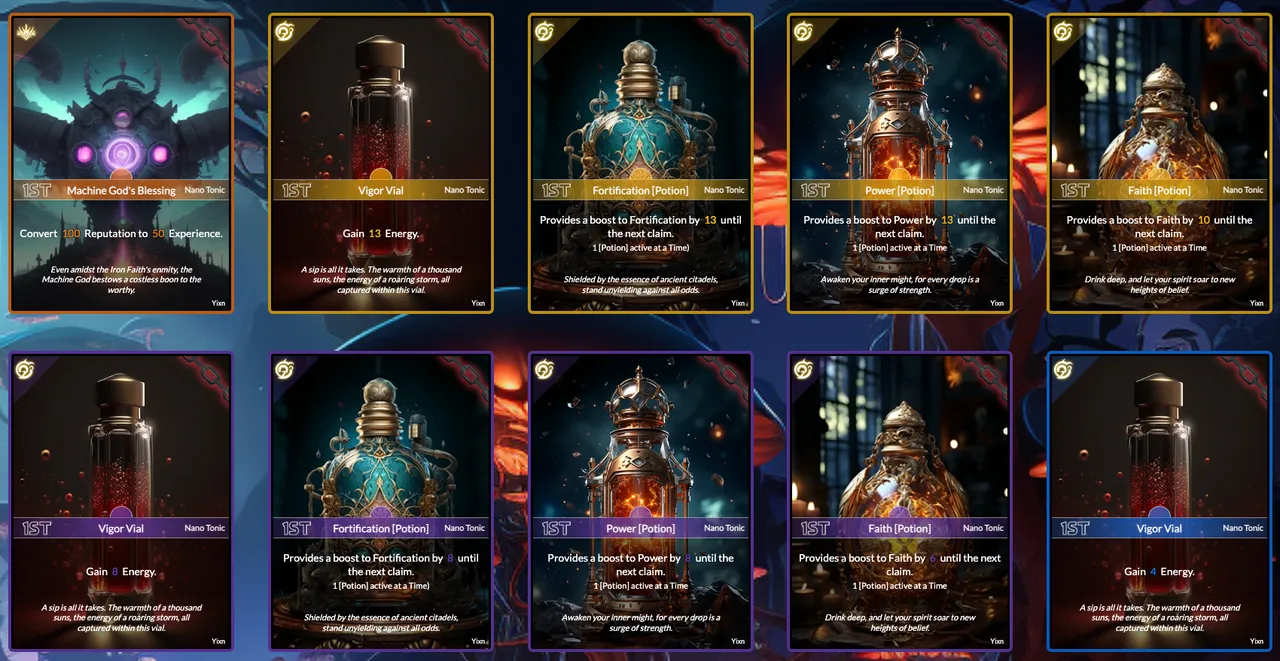This screenshot has height=661, width=1280.
Task: Select the Machine God's Blessing card
Action: [121, 163]
